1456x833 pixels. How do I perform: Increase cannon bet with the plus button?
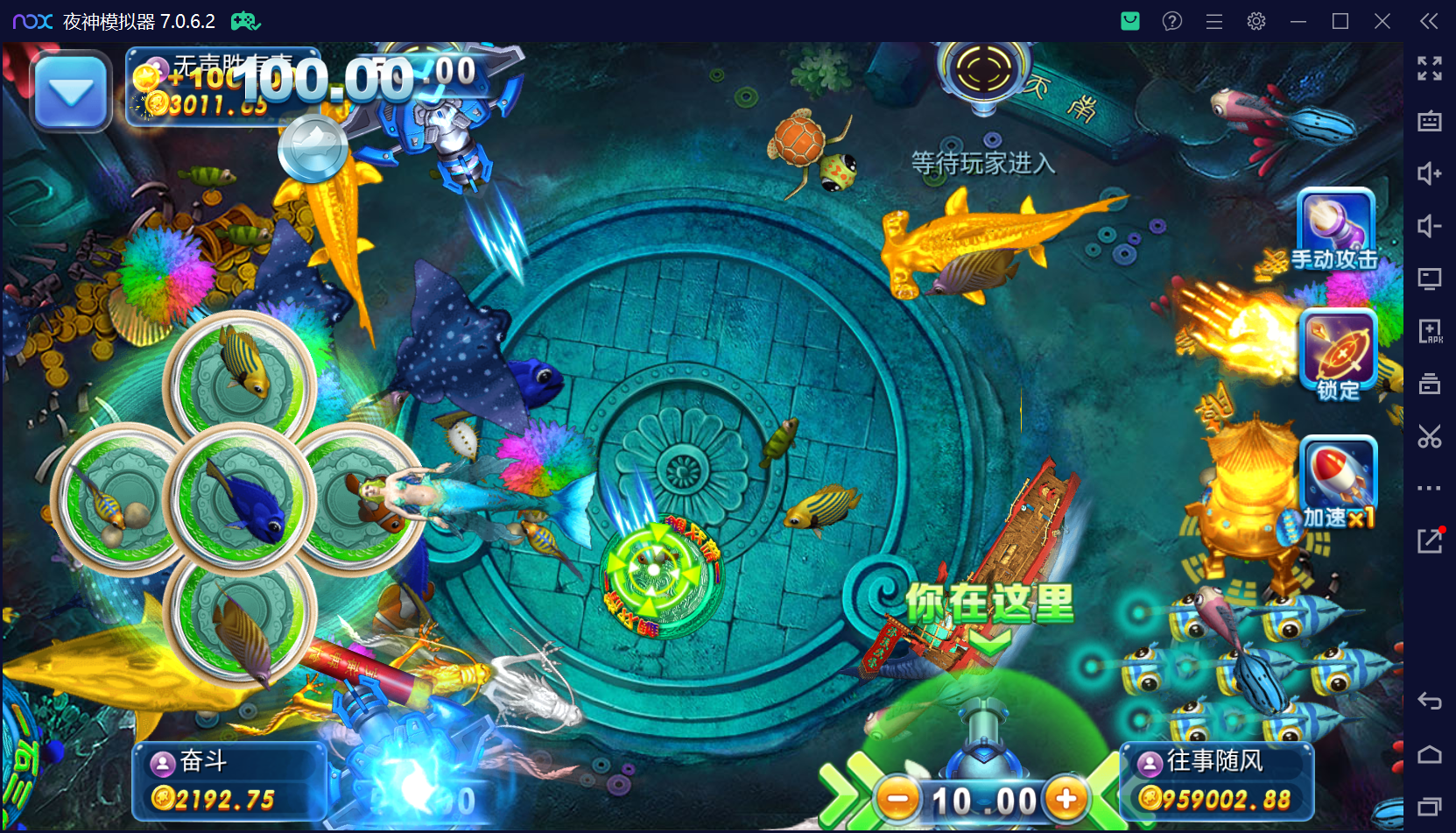[1066, 799]
